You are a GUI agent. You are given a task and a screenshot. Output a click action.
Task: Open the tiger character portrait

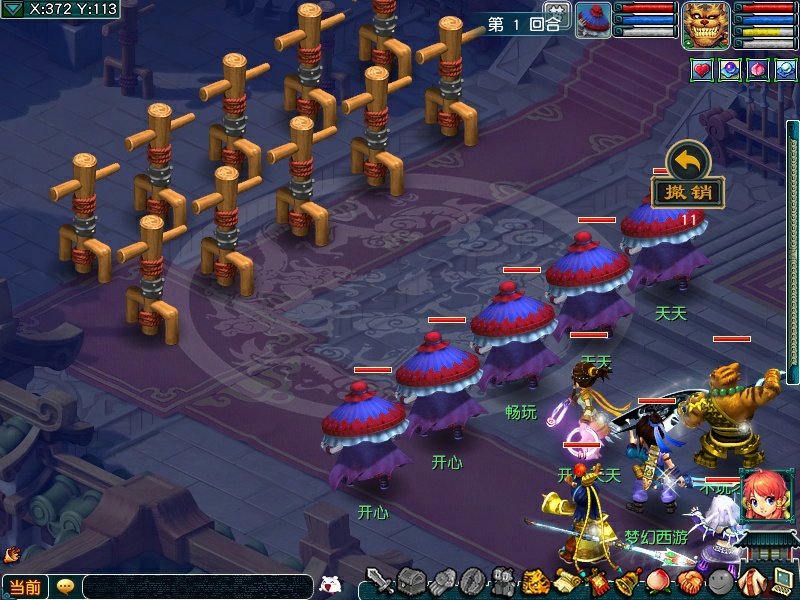click(x=705, y=24)
